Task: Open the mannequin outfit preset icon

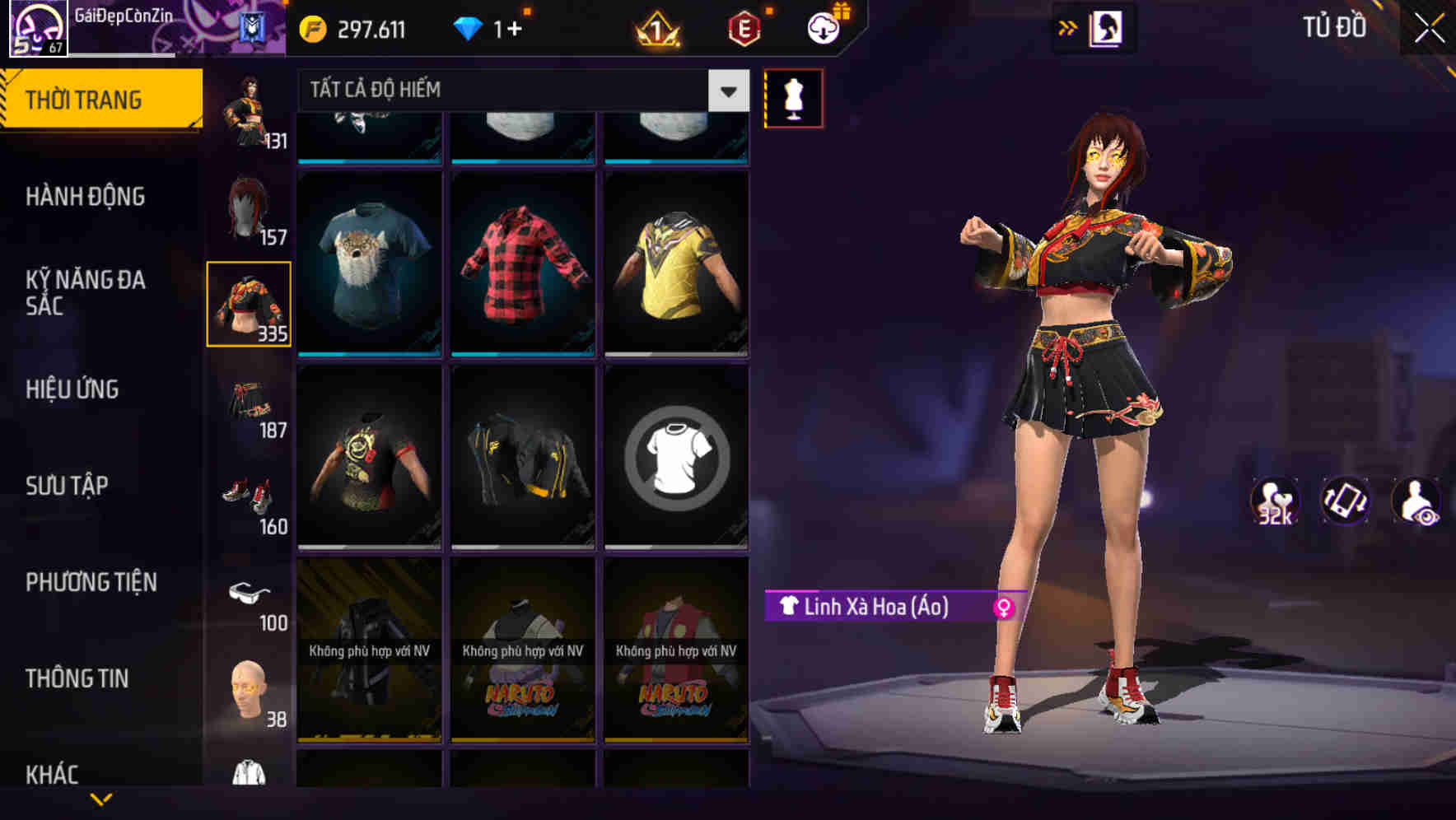Action: pyautogui.click(x=793, y=97)
